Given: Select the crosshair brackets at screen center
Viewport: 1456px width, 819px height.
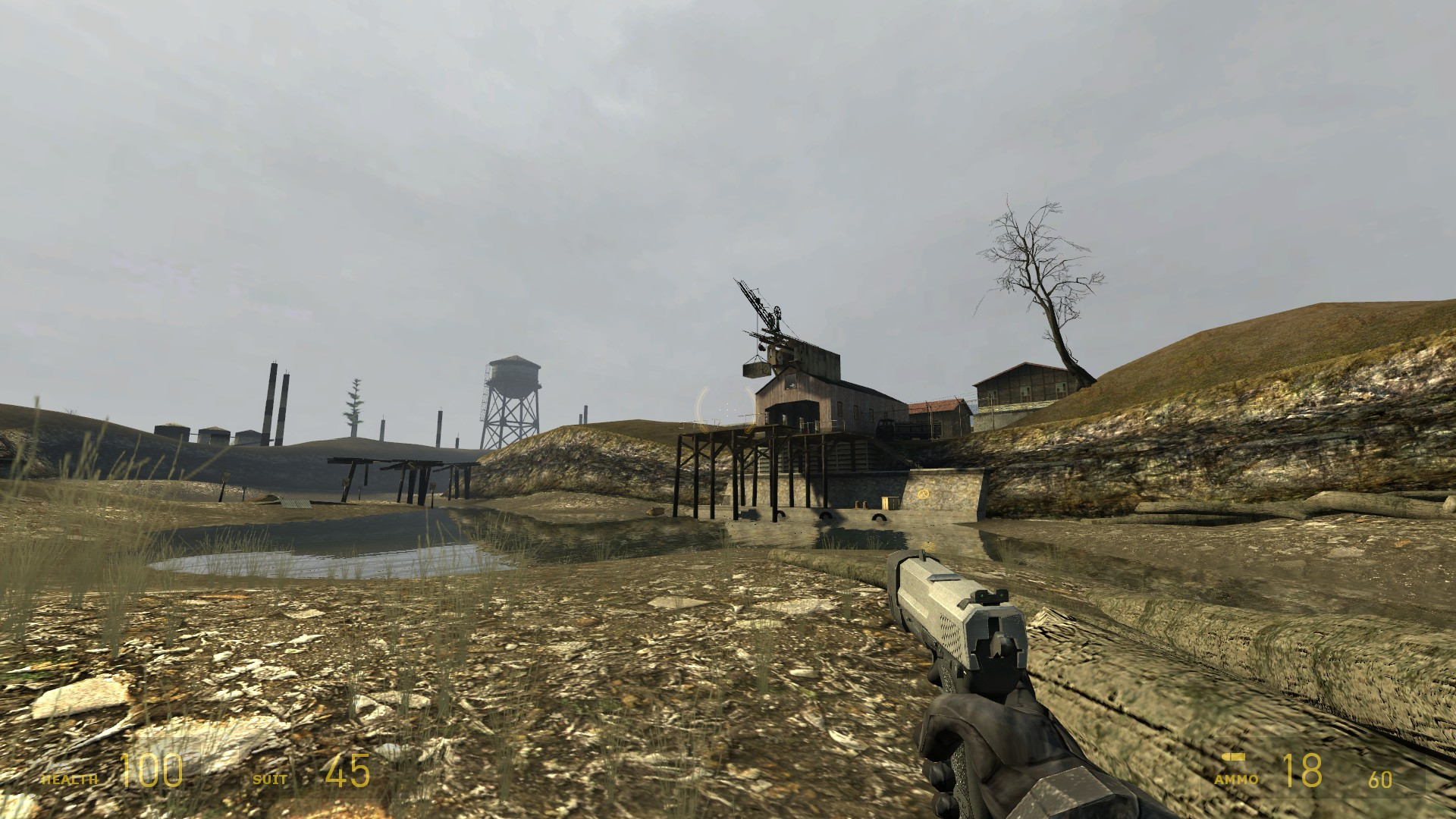Looking at the screenshot, I should tap(727, 409).
